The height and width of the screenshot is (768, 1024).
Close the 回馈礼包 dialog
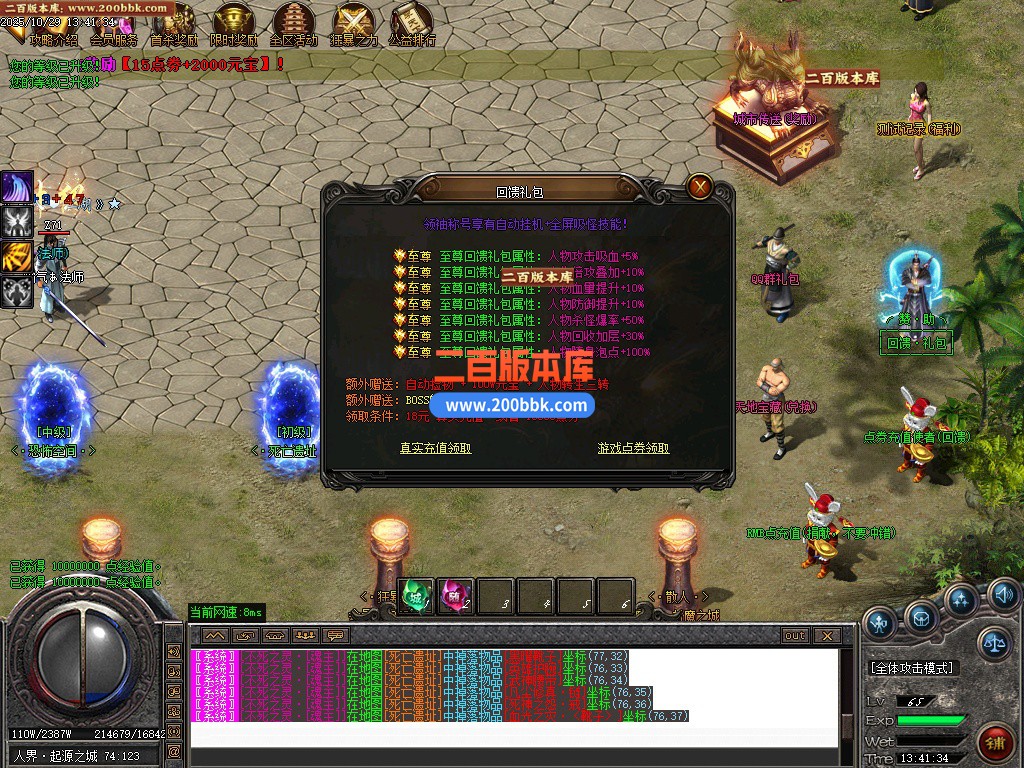700,186
